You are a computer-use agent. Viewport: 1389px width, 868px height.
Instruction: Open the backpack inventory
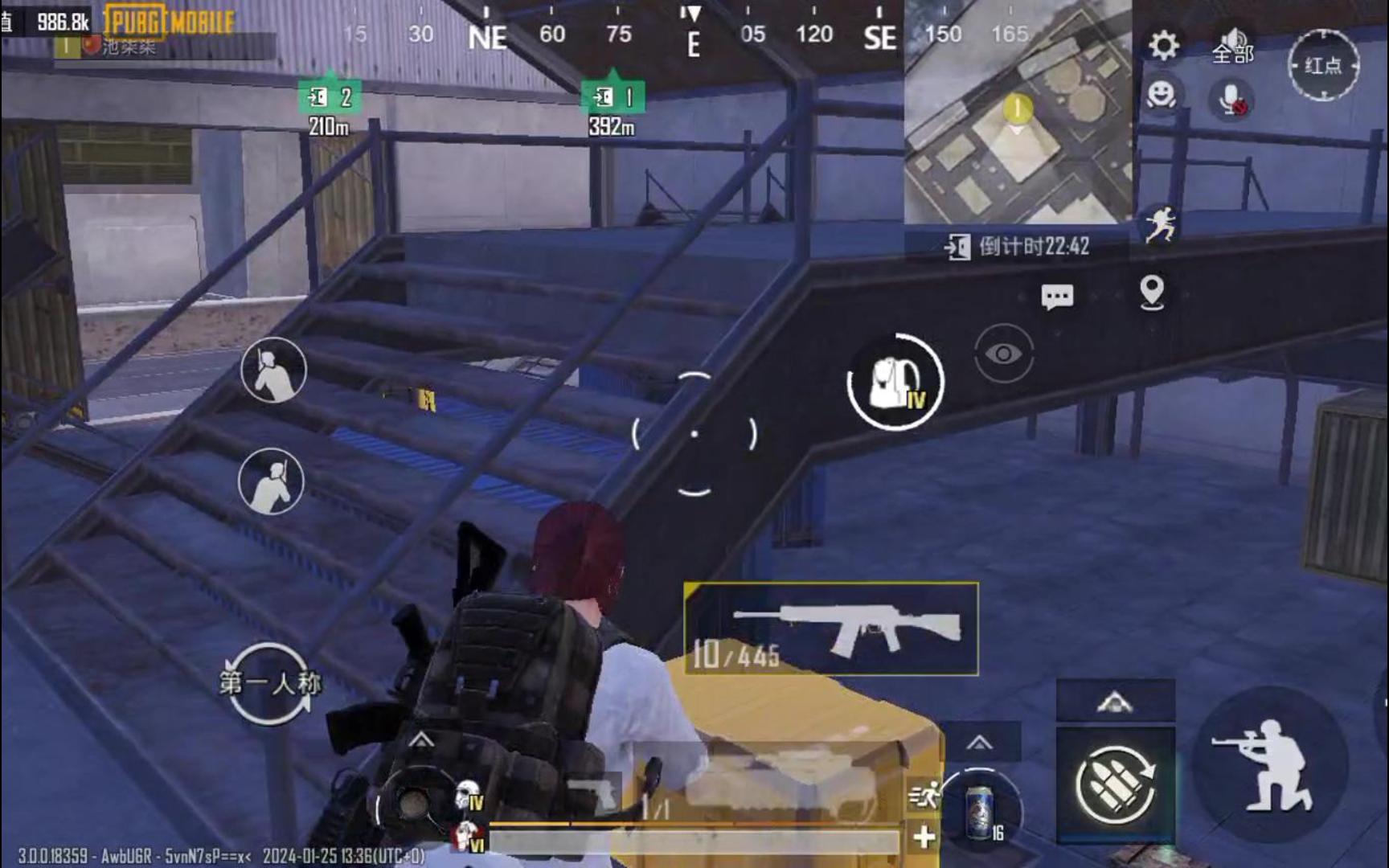(x=895, y=383)
